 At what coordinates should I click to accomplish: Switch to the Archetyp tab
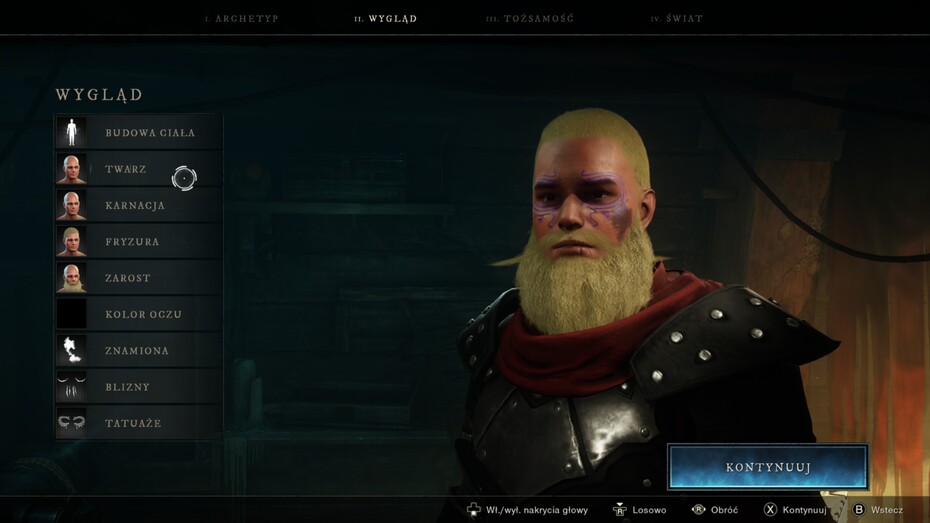[241, 19]
